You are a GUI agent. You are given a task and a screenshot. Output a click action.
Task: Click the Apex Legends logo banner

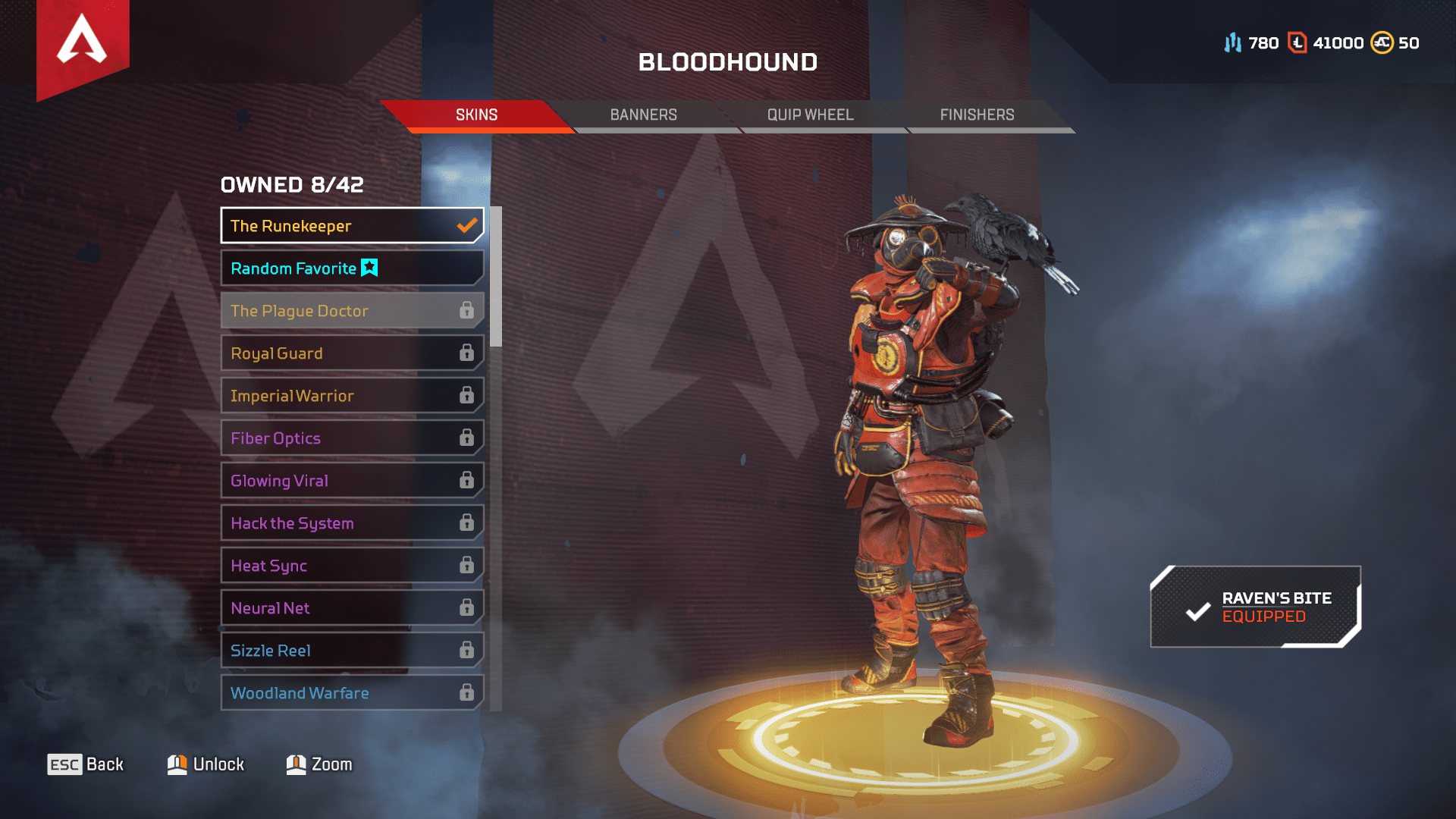point(83,44)
